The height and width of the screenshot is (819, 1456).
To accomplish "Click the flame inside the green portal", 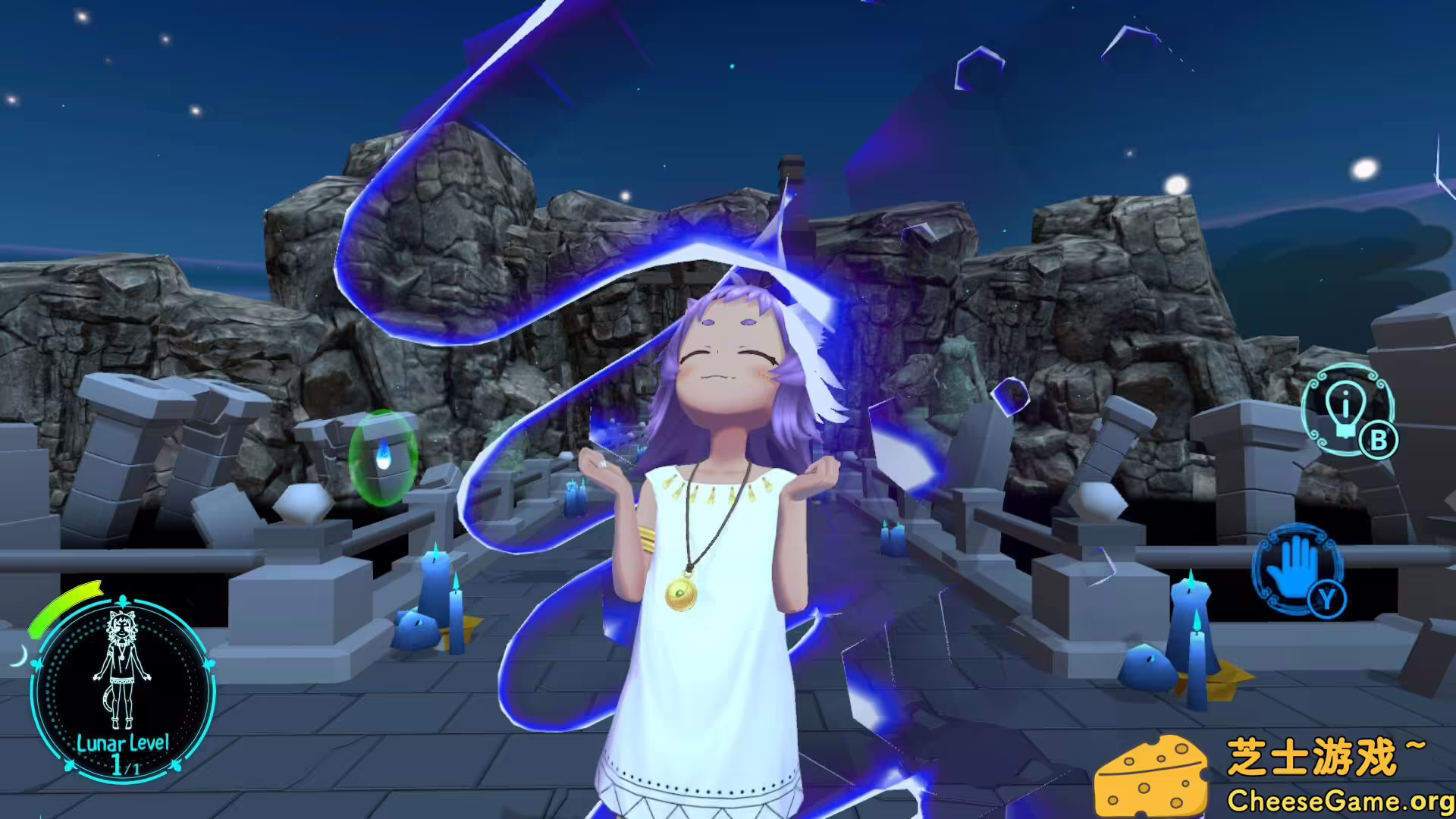I will pyautogui.click(x=385, y=453).
